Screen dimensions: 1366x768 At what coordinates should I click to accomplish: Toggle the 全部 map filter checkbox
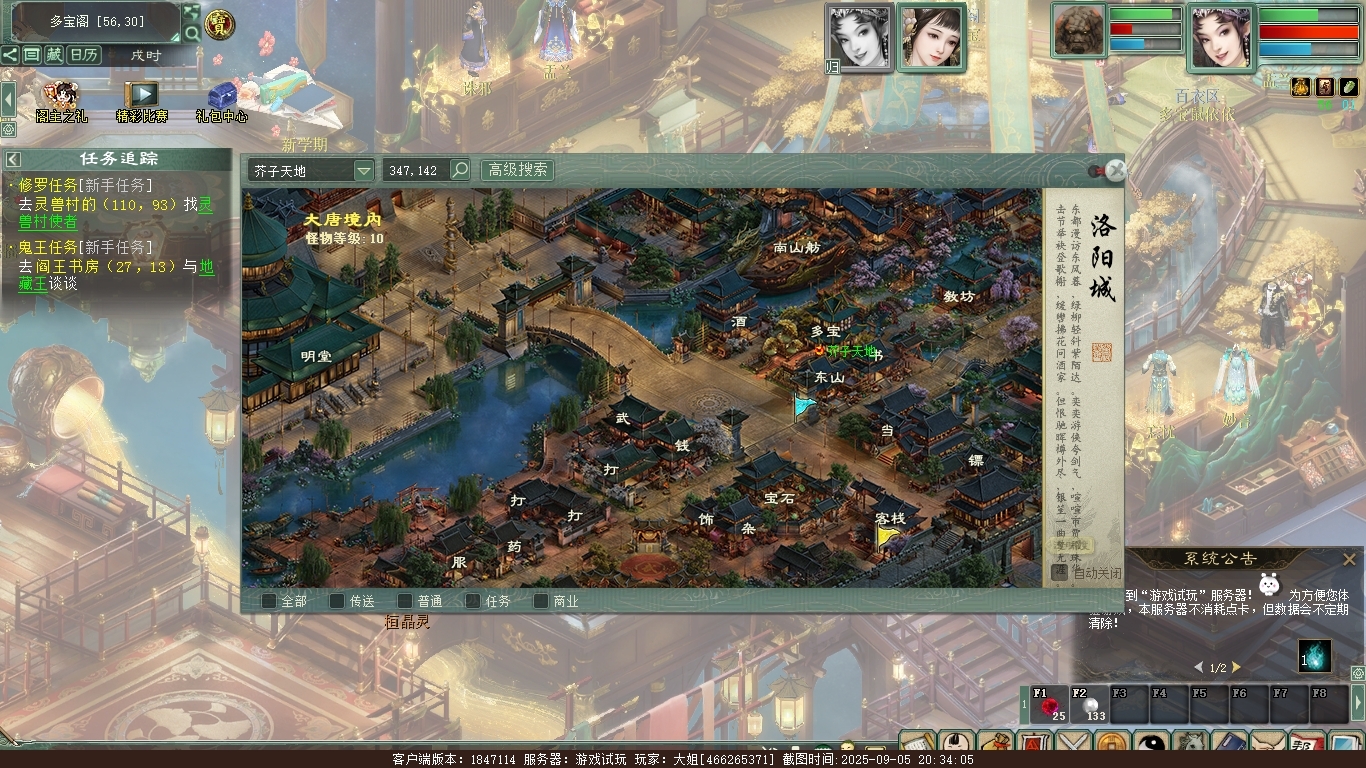(269, 601)
